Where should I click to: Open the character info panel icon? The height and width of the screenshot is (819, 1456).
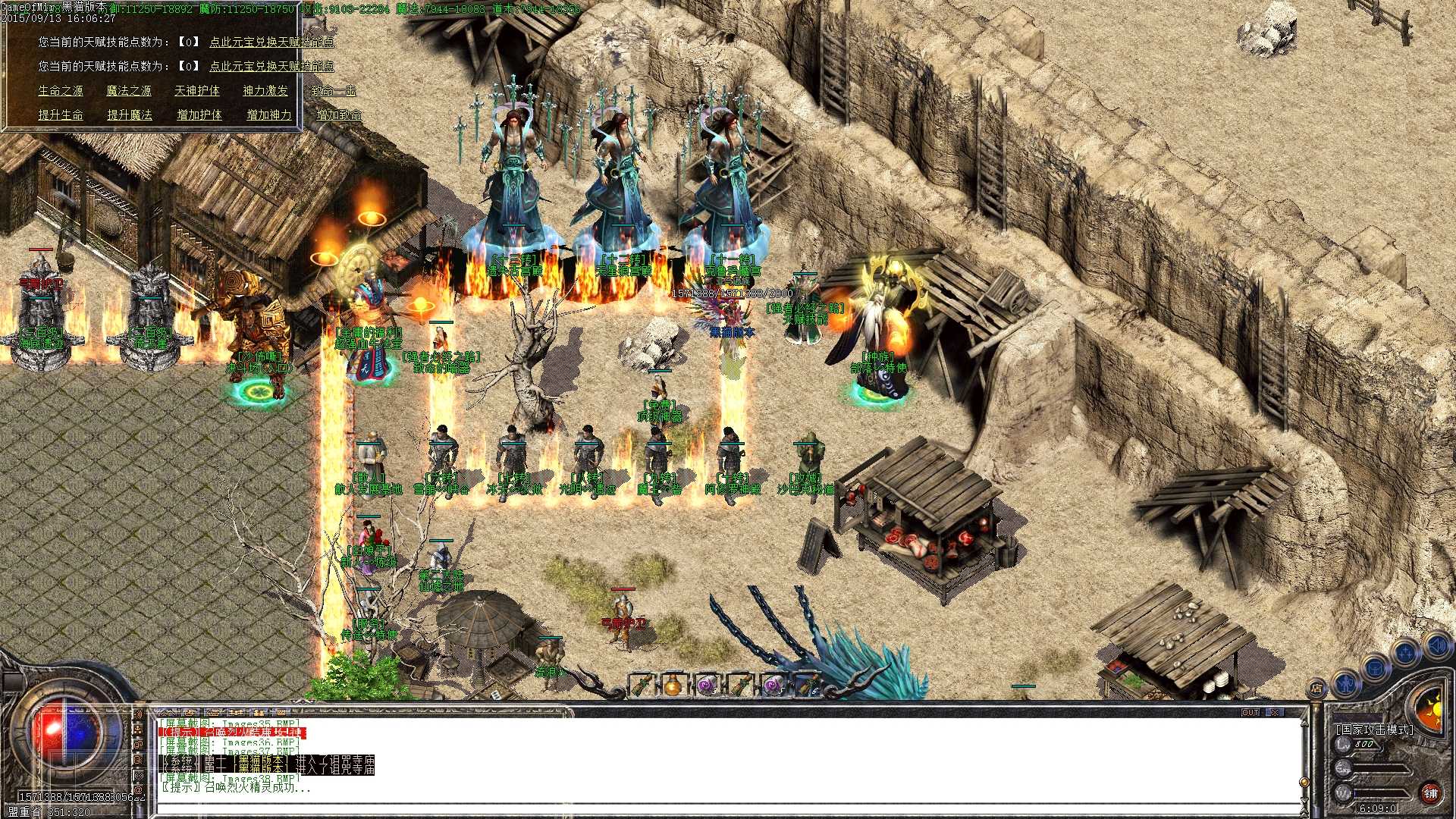[1345, 685]
